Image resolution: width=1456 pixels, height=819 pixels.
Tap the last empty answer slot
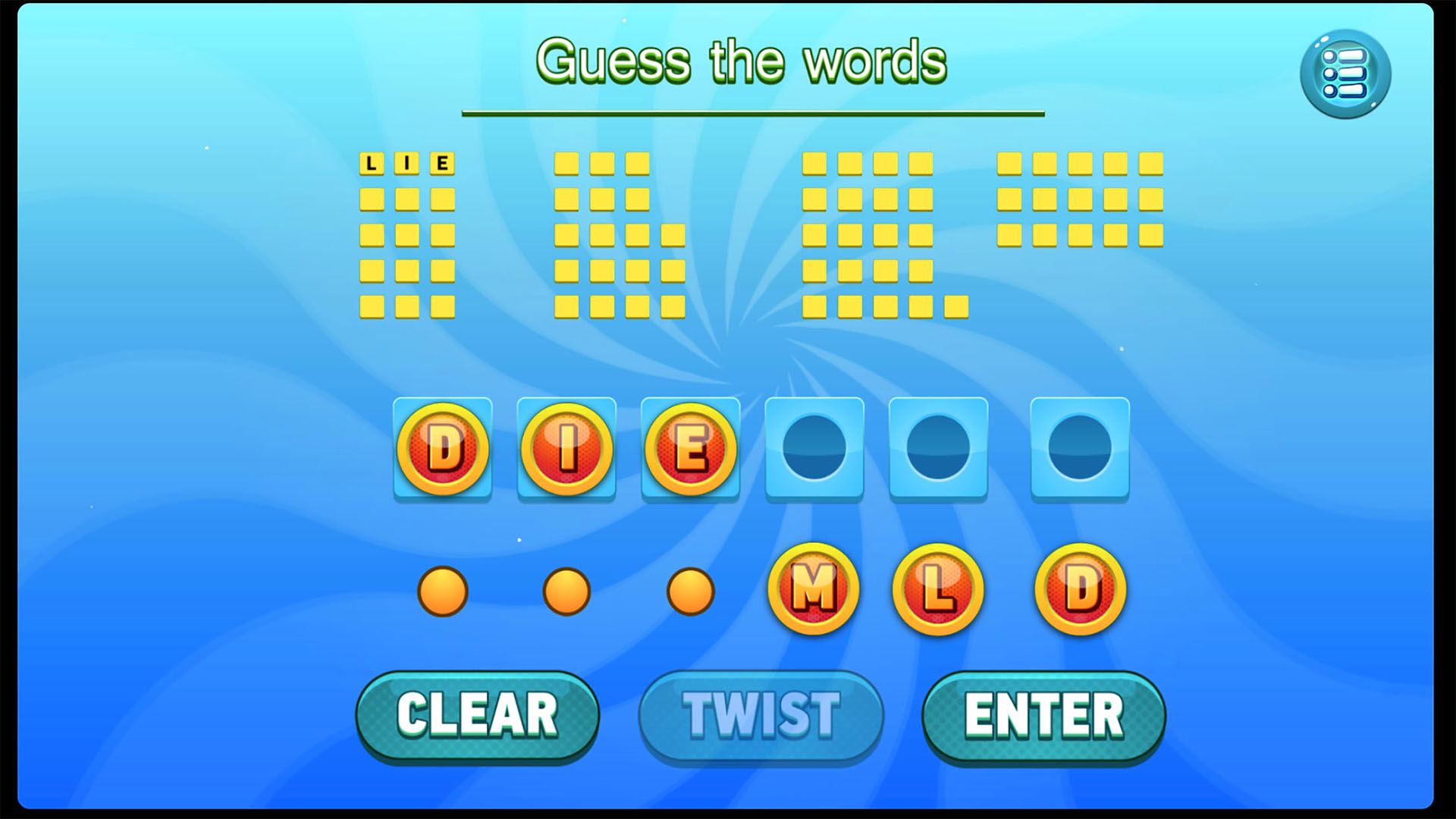click(1080, 449)
